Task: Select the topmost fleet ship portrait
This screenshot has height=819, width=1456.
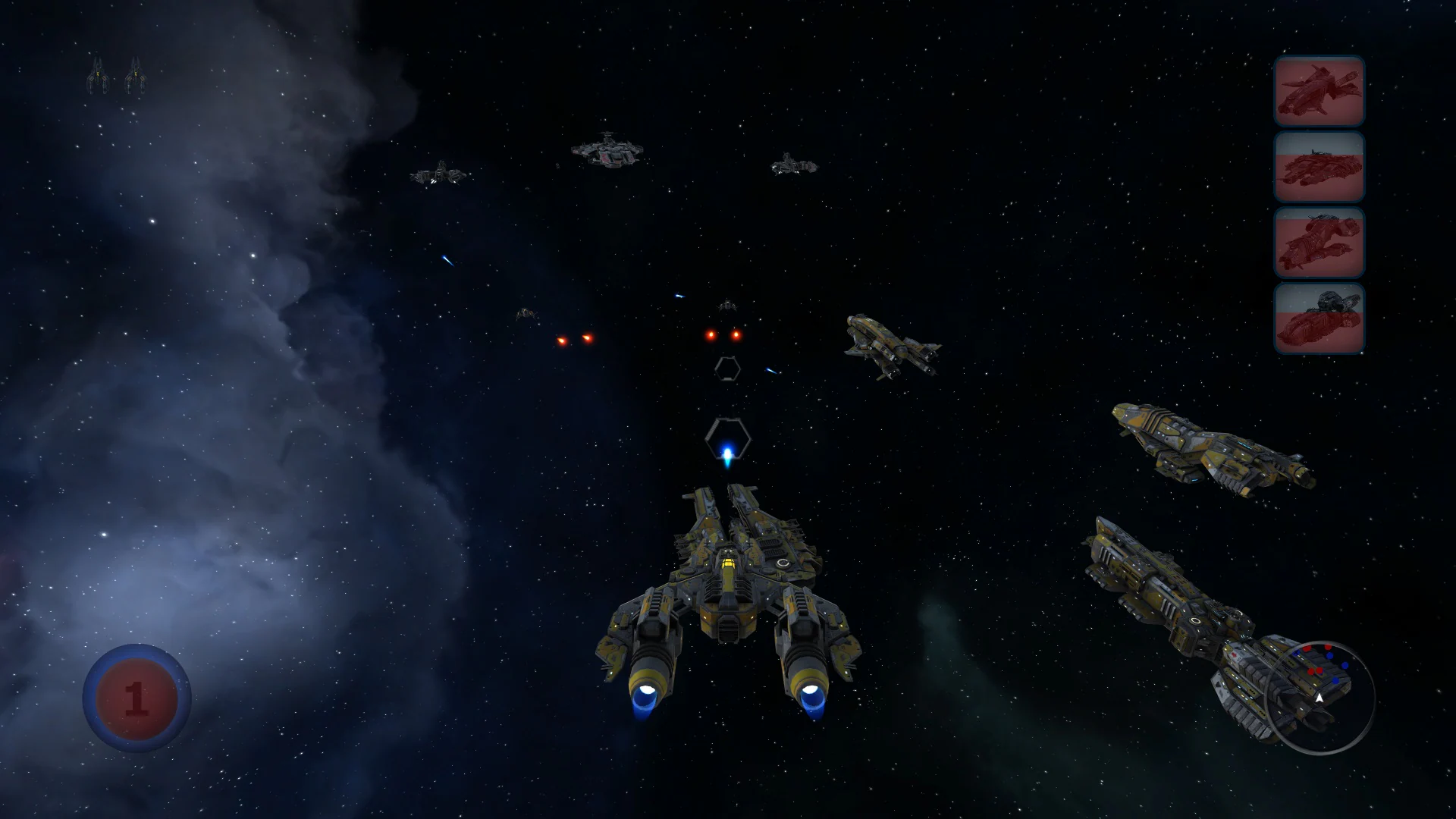Action: pyautogui.click(x=1318, y=93)
